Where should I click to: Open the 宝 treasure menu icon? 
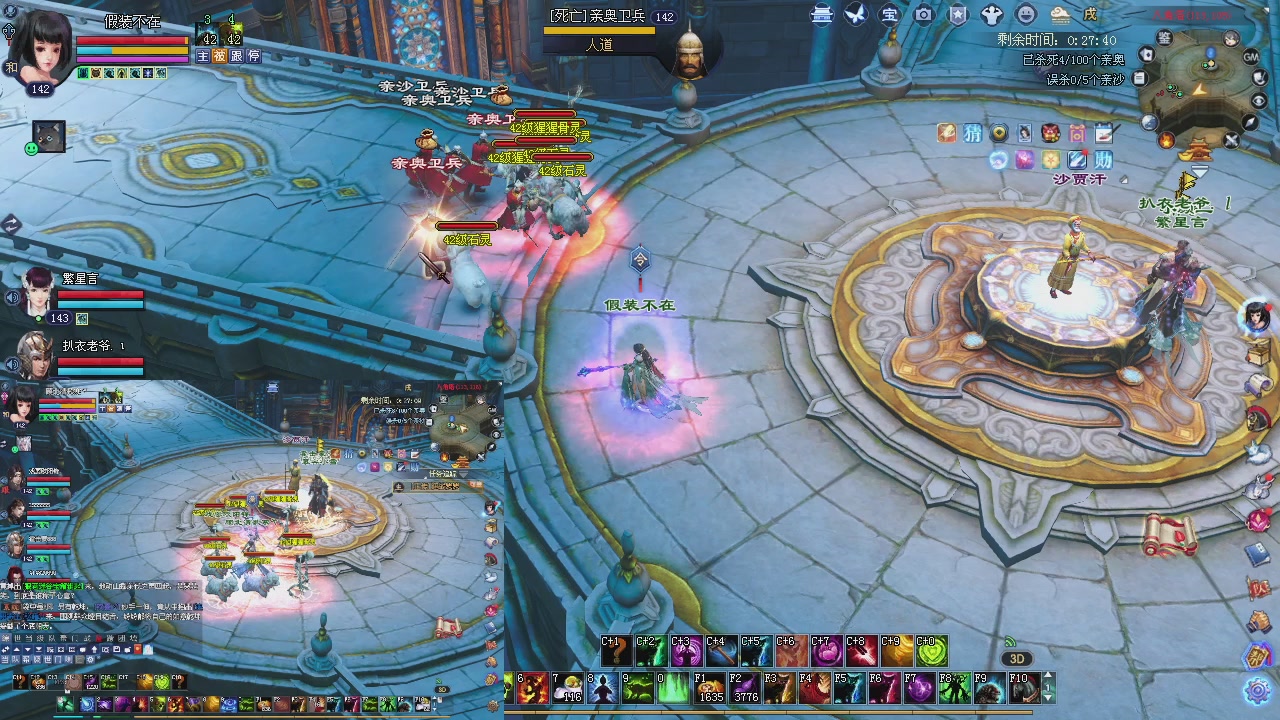click(x=889, y=15)
